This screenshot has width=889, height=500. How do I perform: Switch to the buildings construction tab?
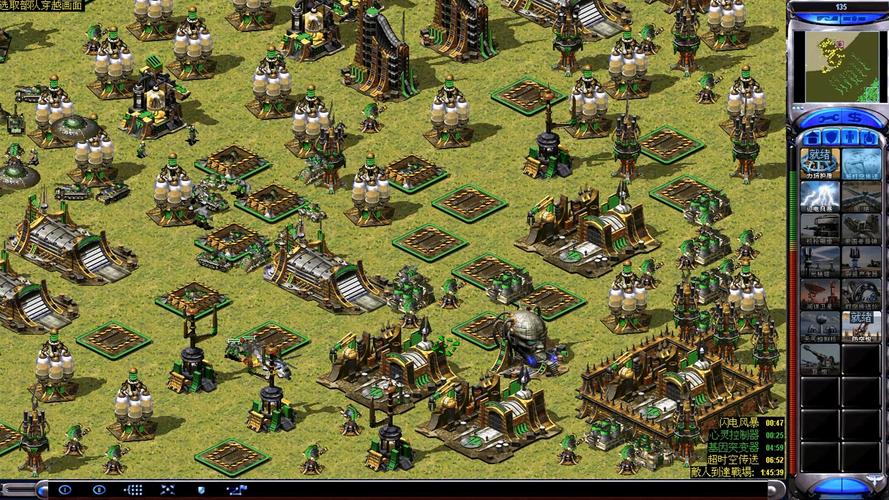point(811,137)
